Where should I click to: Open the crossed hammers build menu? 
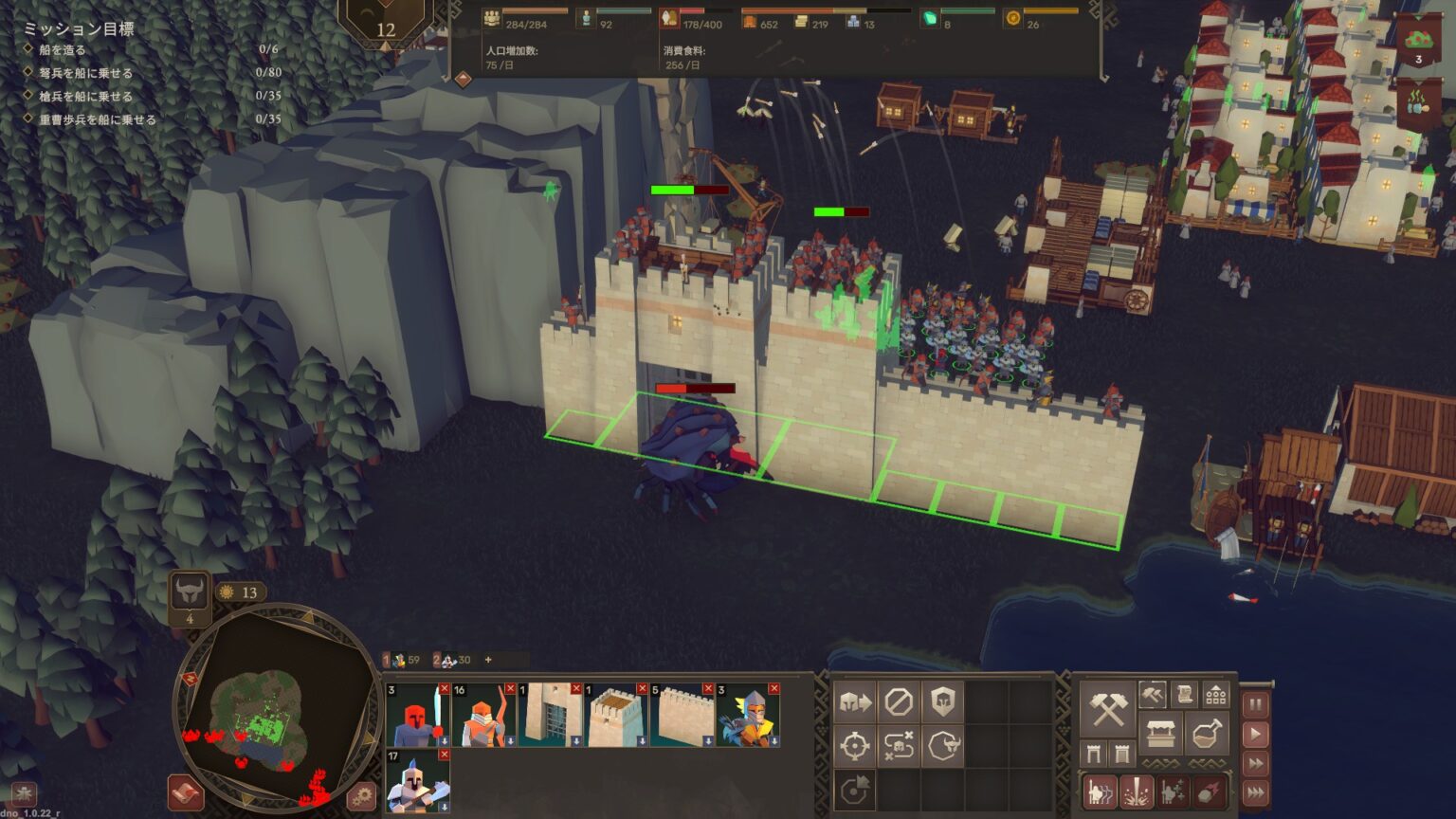click(1107, 709)
